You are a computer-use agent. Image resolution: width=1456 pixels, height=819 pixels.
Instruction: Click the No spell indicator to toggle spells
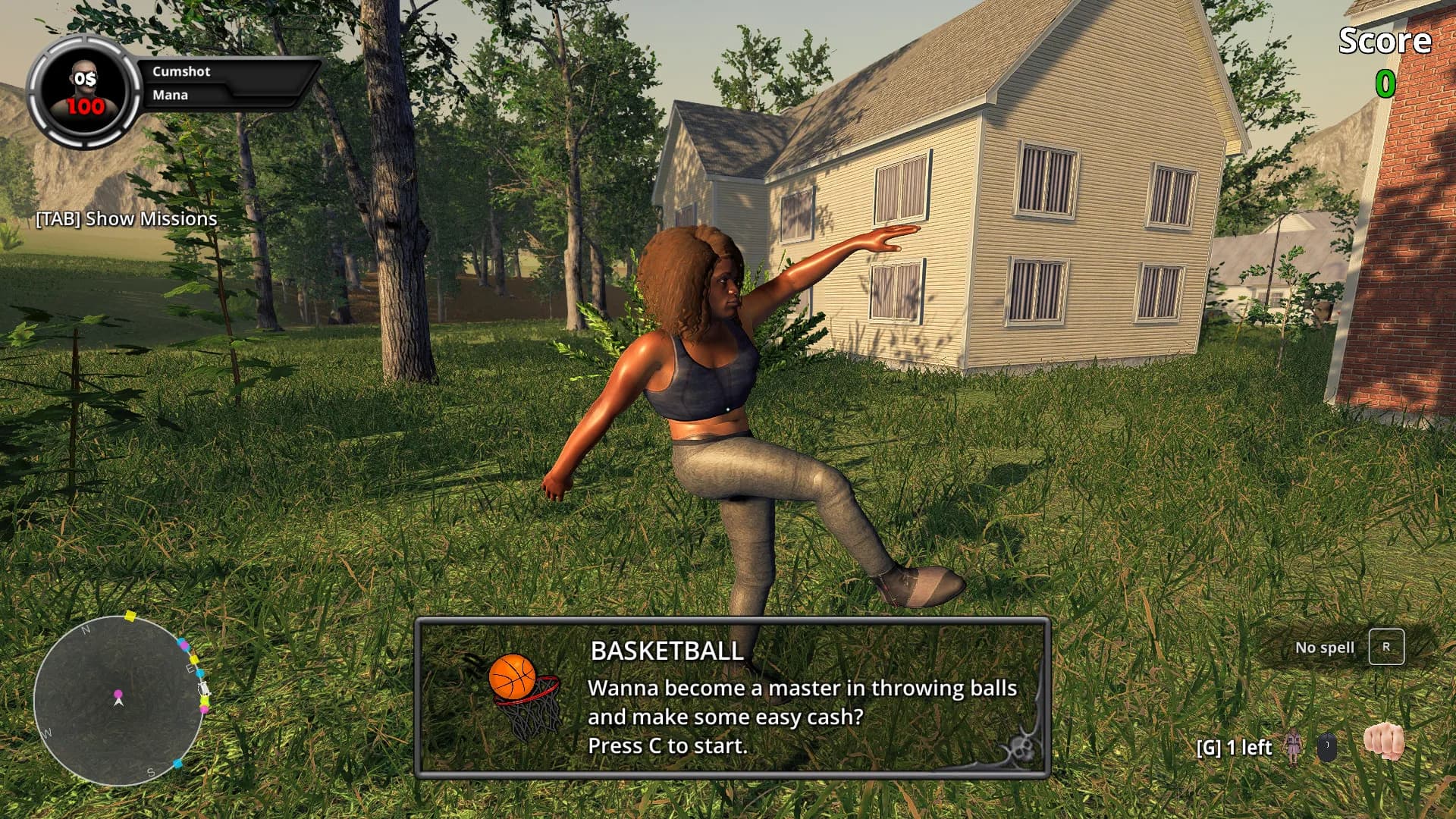pos(1324,648)
